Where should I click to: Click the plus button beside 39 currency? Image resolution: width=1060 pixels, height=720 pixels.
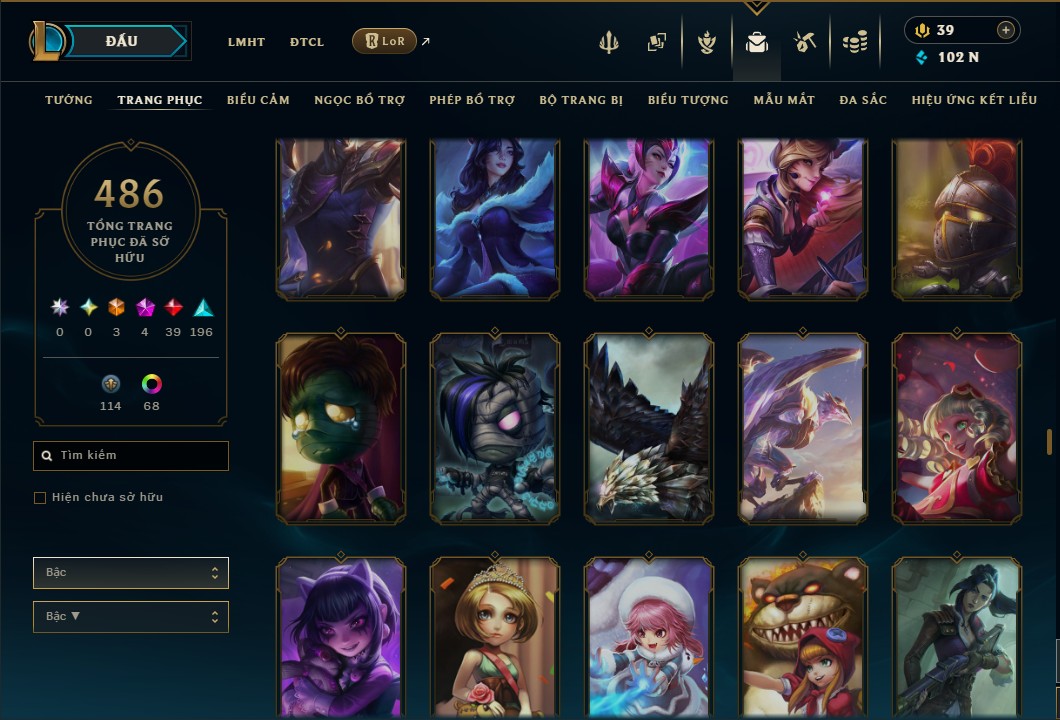click(x=1005, y=31)
